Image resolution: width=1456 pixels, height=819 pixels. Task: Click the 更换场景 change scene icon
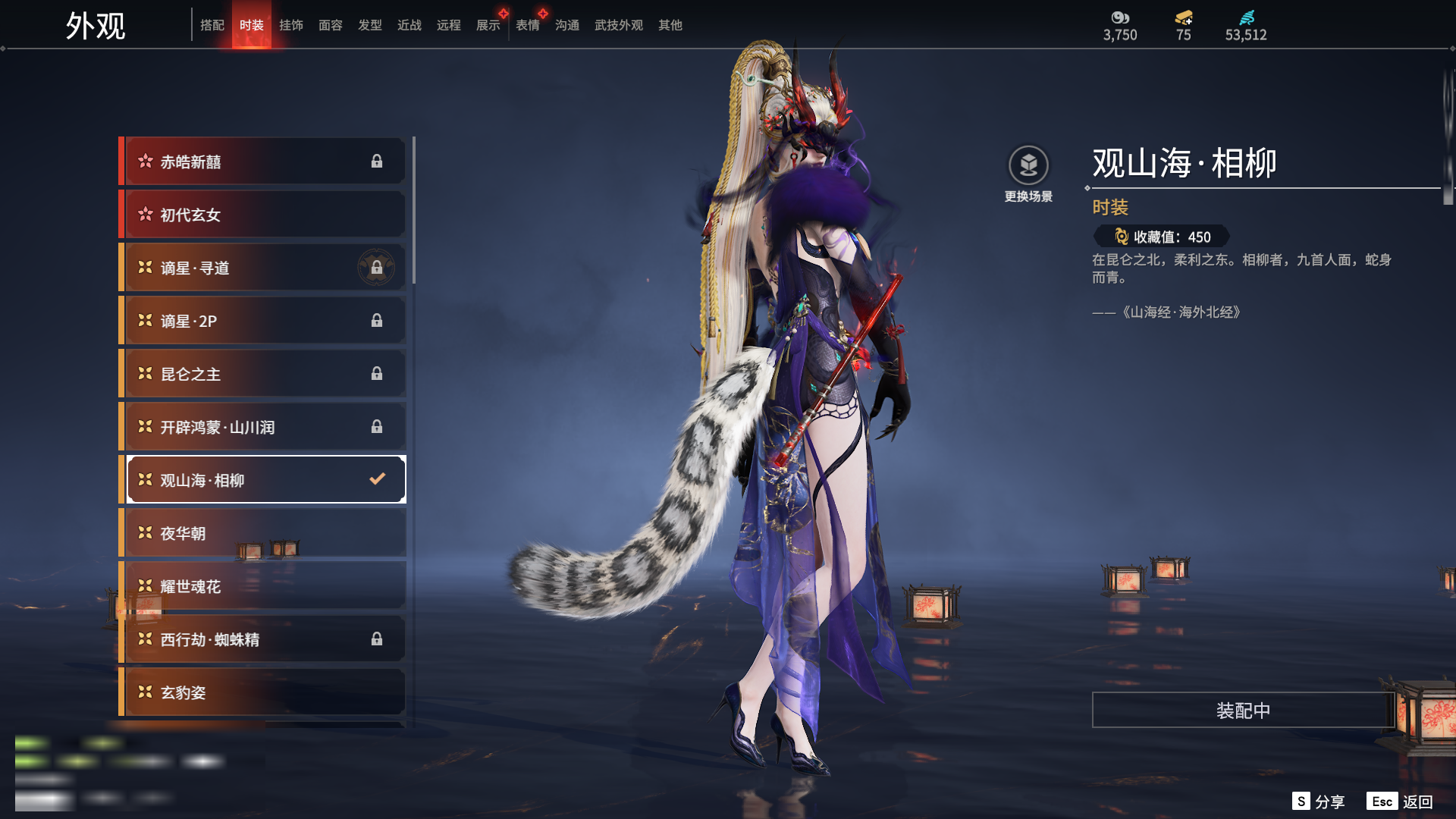[1028, 166]
